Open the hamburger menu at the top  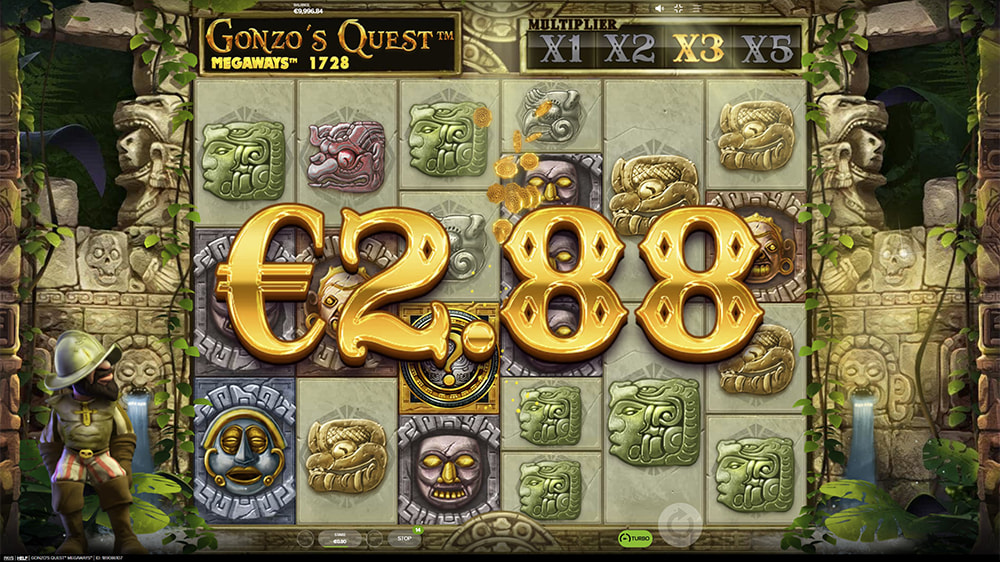pos(696,8)
